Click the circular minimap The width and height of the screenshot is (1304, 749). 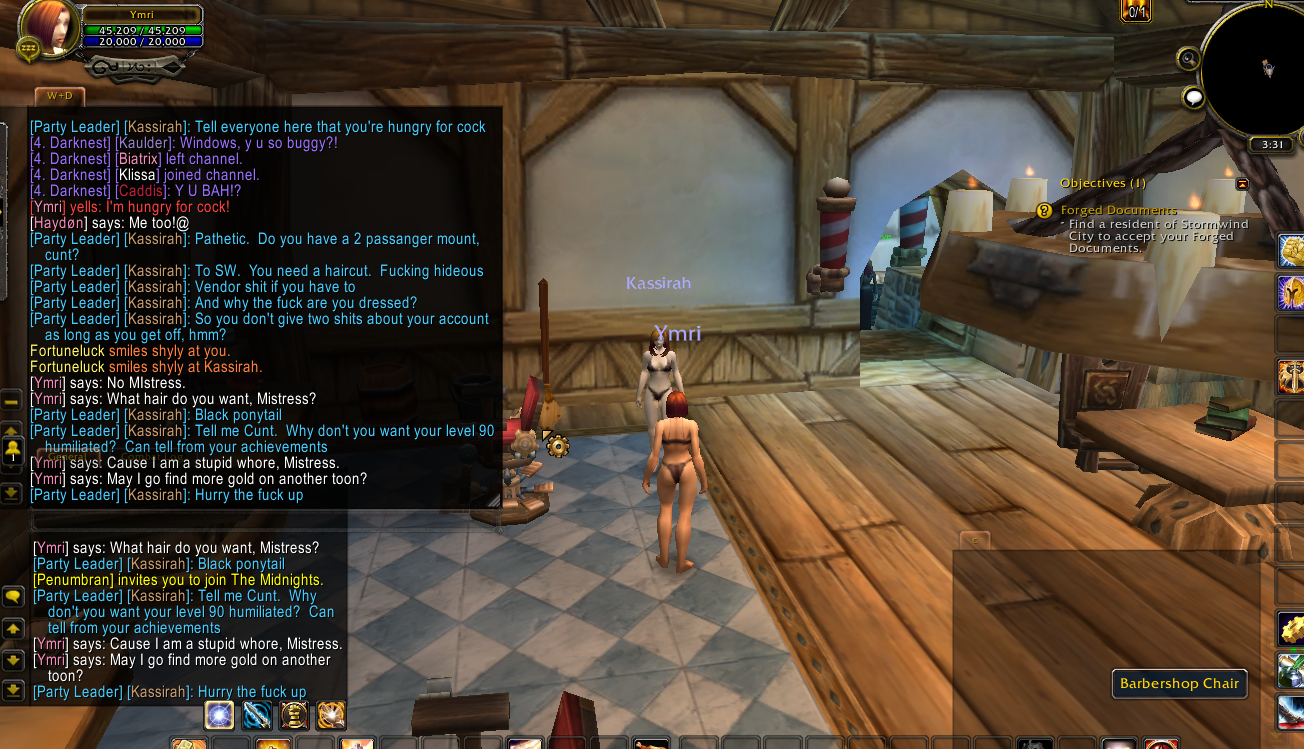(x=1255, y=70)
